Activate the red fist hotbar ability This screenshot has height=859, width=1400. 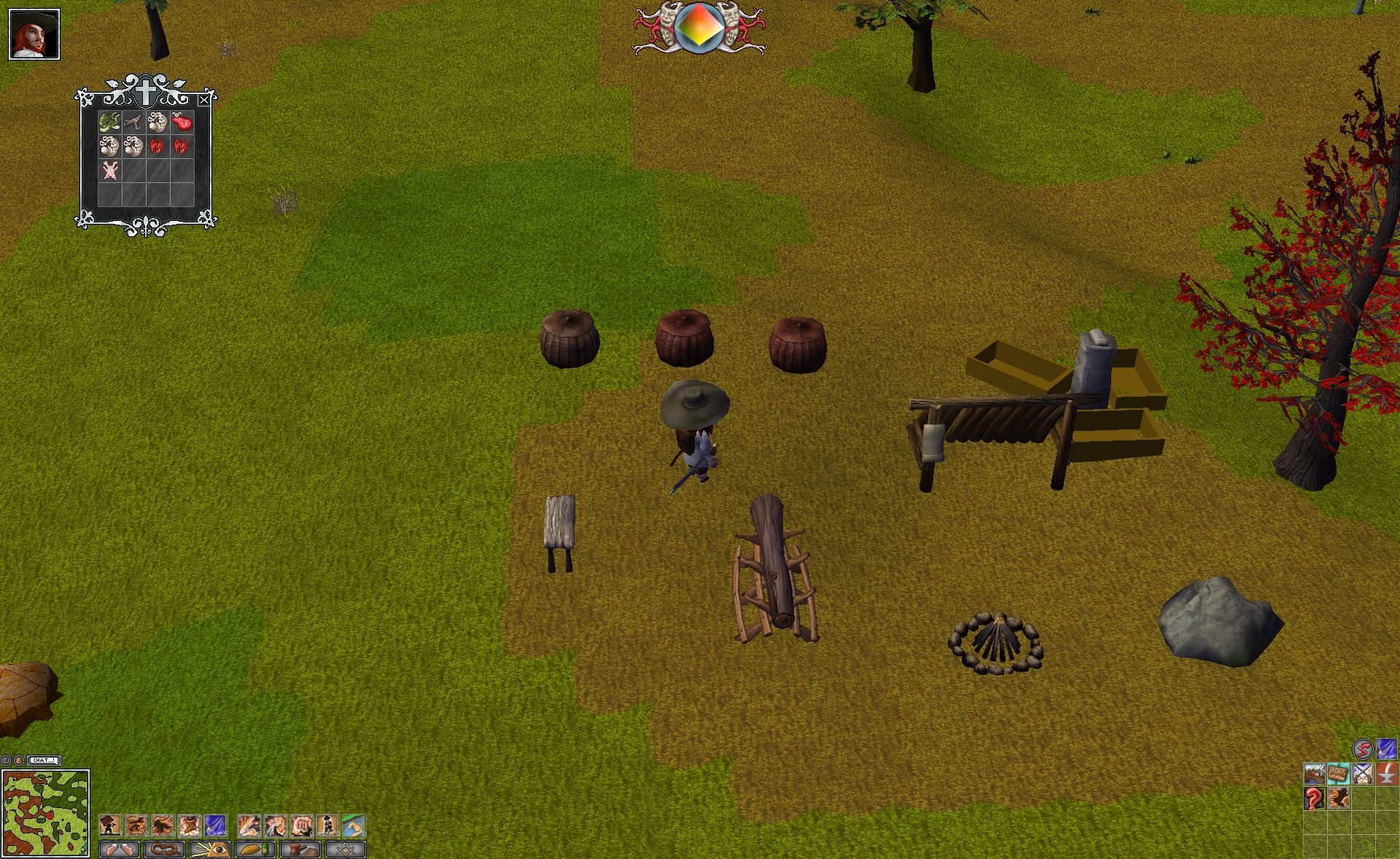[302, 825]
